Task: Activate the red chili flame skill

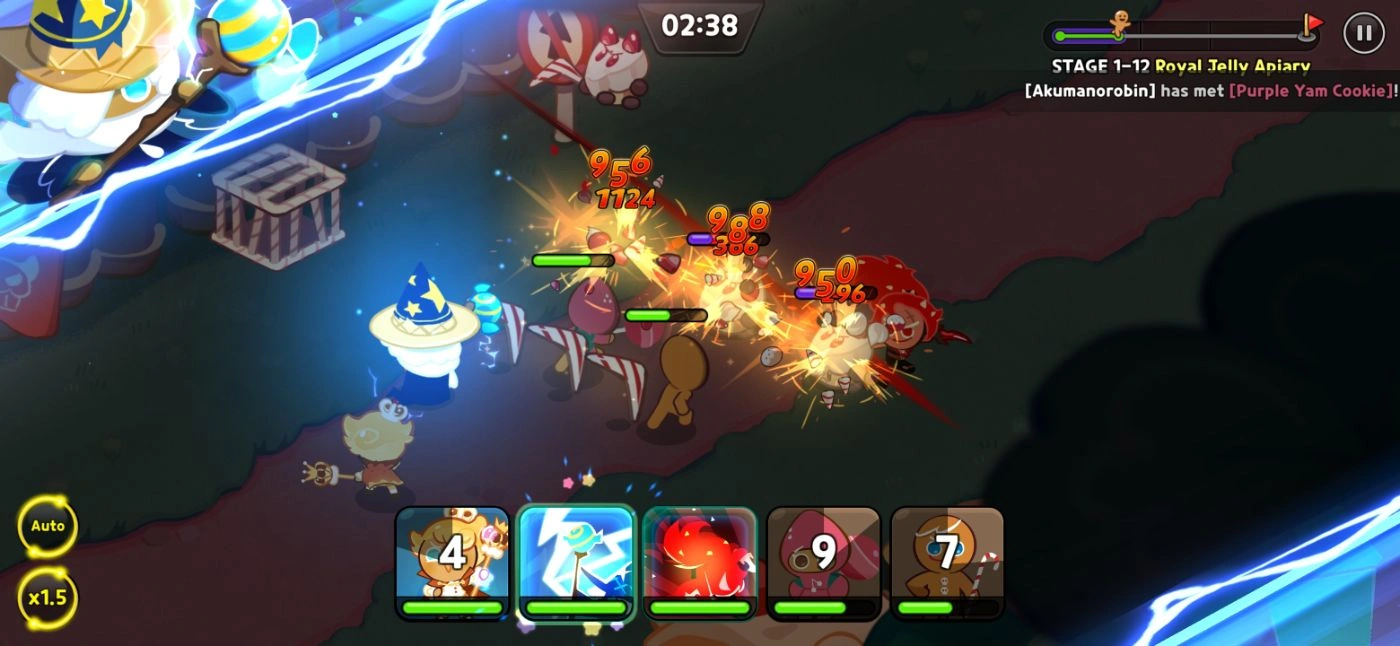Action: click(x=699, y=560)
